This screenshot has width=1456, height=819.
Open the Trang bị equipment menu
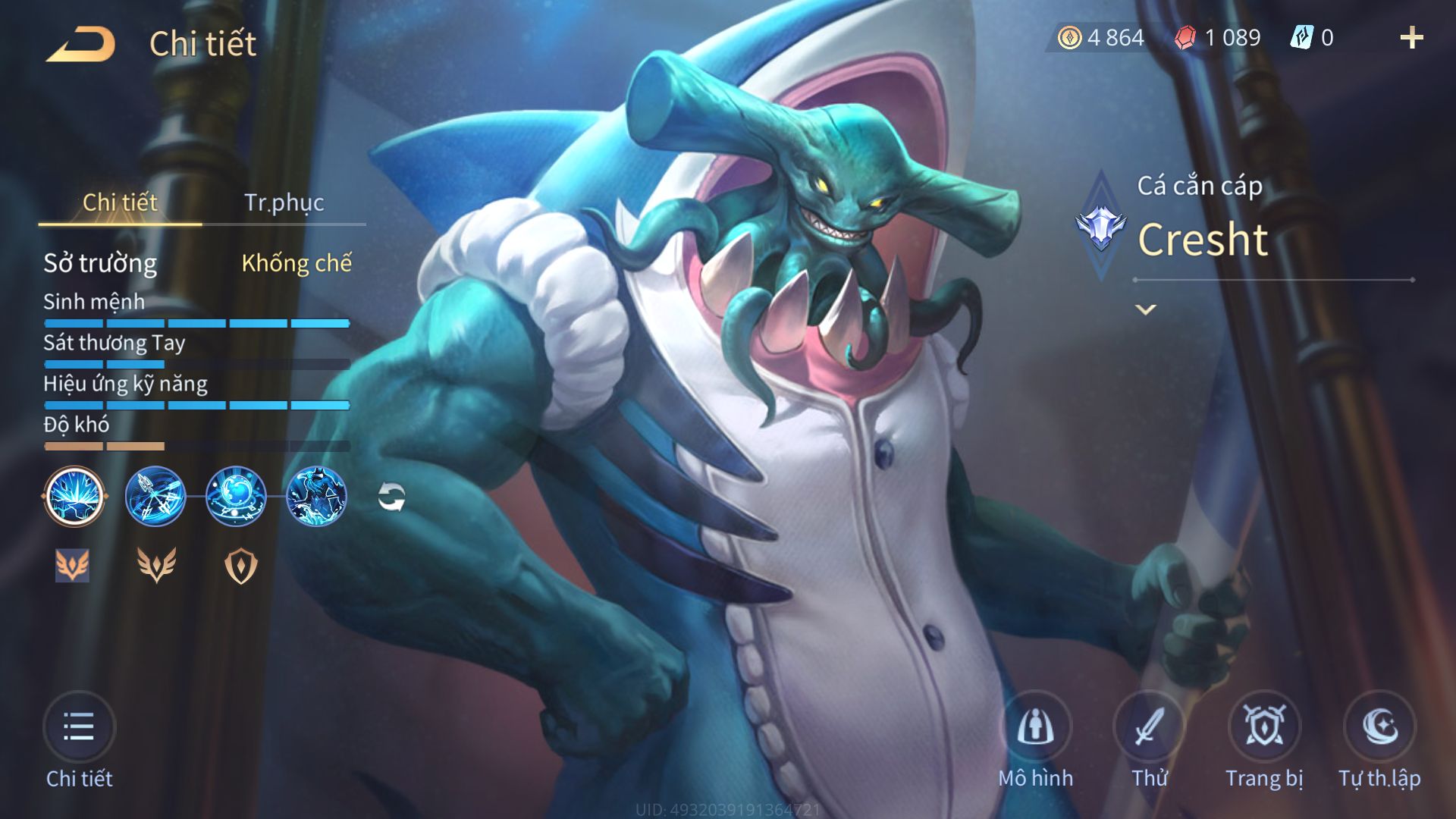pyautogui.click(x=1264, y=728)
